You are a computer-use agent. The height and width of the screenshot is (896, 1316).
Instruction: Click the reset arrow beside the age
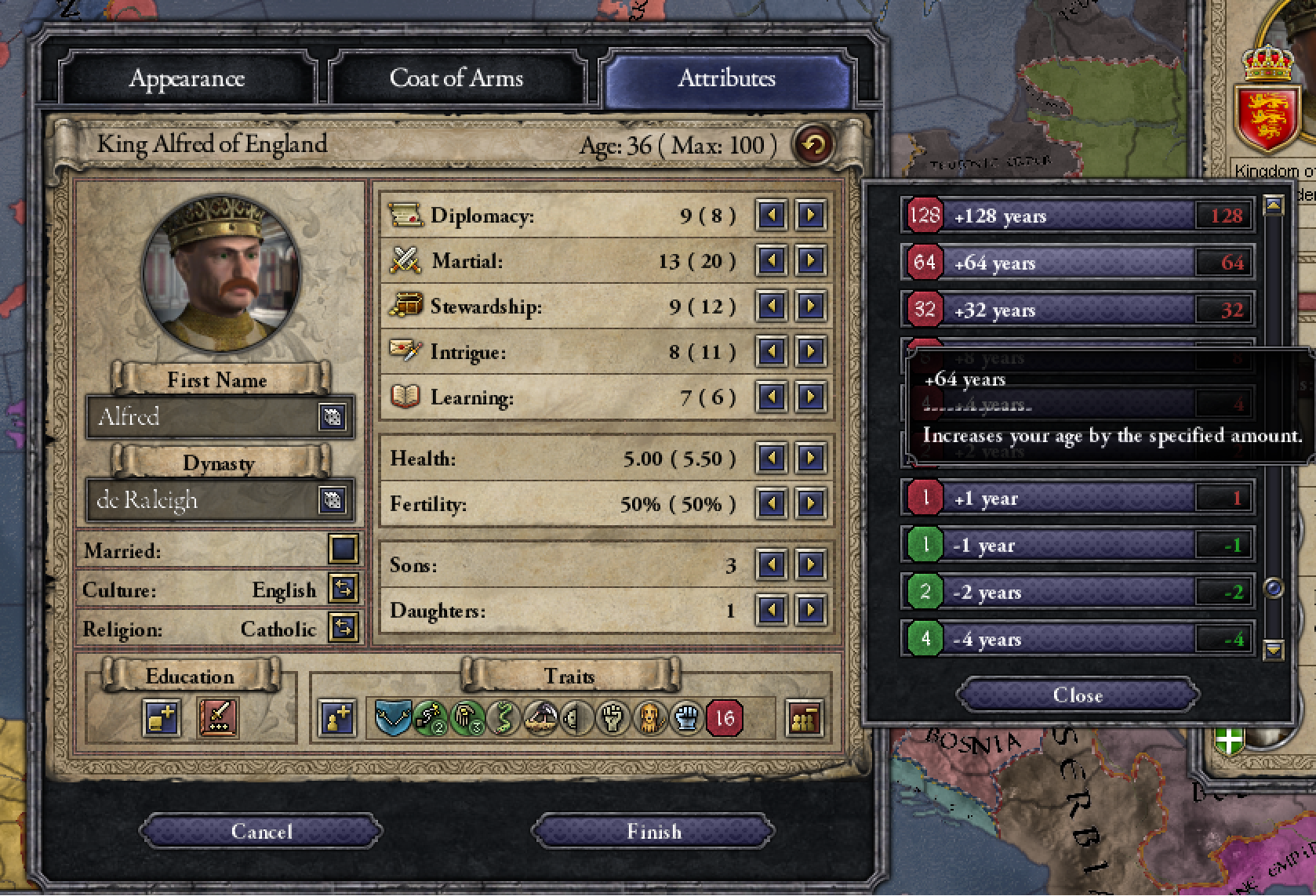click(x=815, y=144)
